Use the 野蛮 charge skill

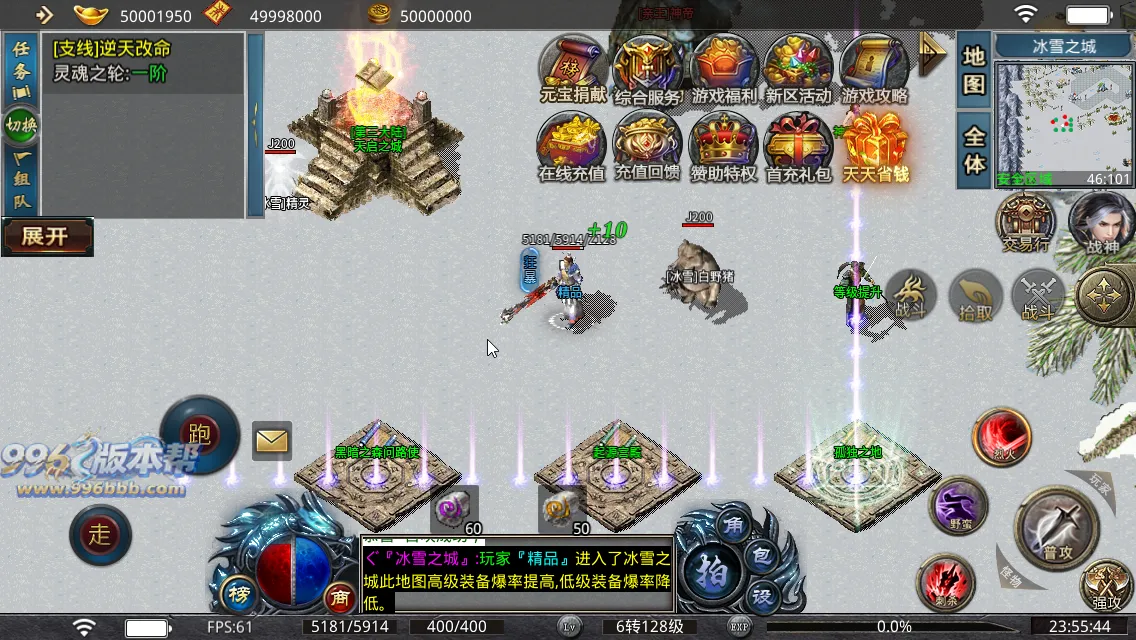click(x=958, y=508)
